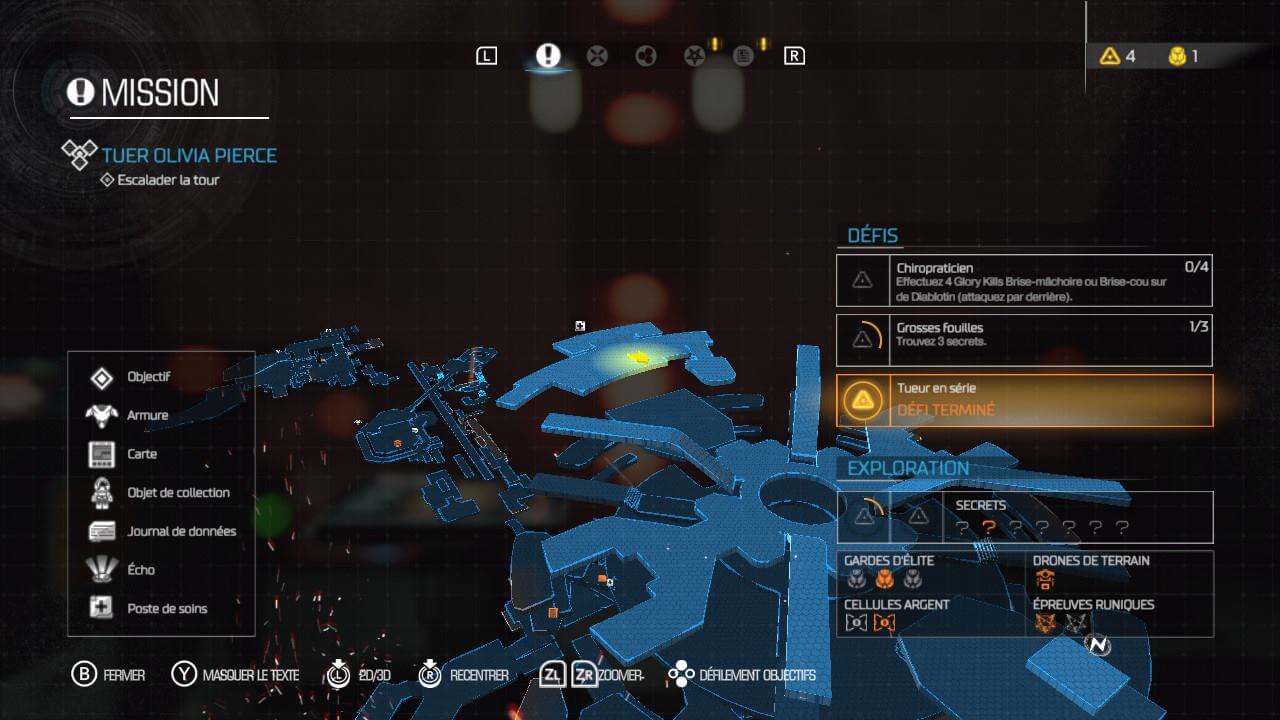Viewport: 1280px width, 720px height.
Task: Switch to the crossed-arrows tab
Action: point(597,56)
